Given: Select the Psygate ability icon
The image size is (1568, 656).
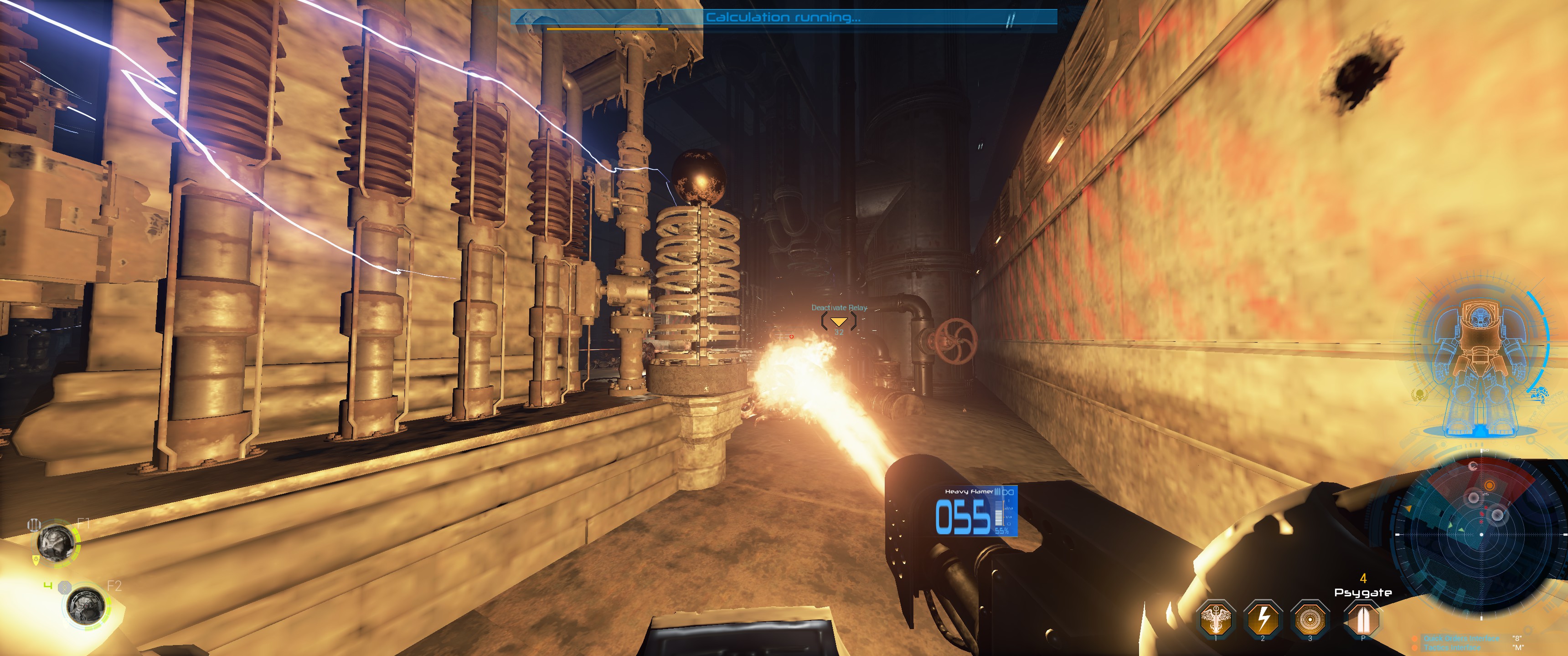Looking at the screenshot, I should (x=1362, y=618).
